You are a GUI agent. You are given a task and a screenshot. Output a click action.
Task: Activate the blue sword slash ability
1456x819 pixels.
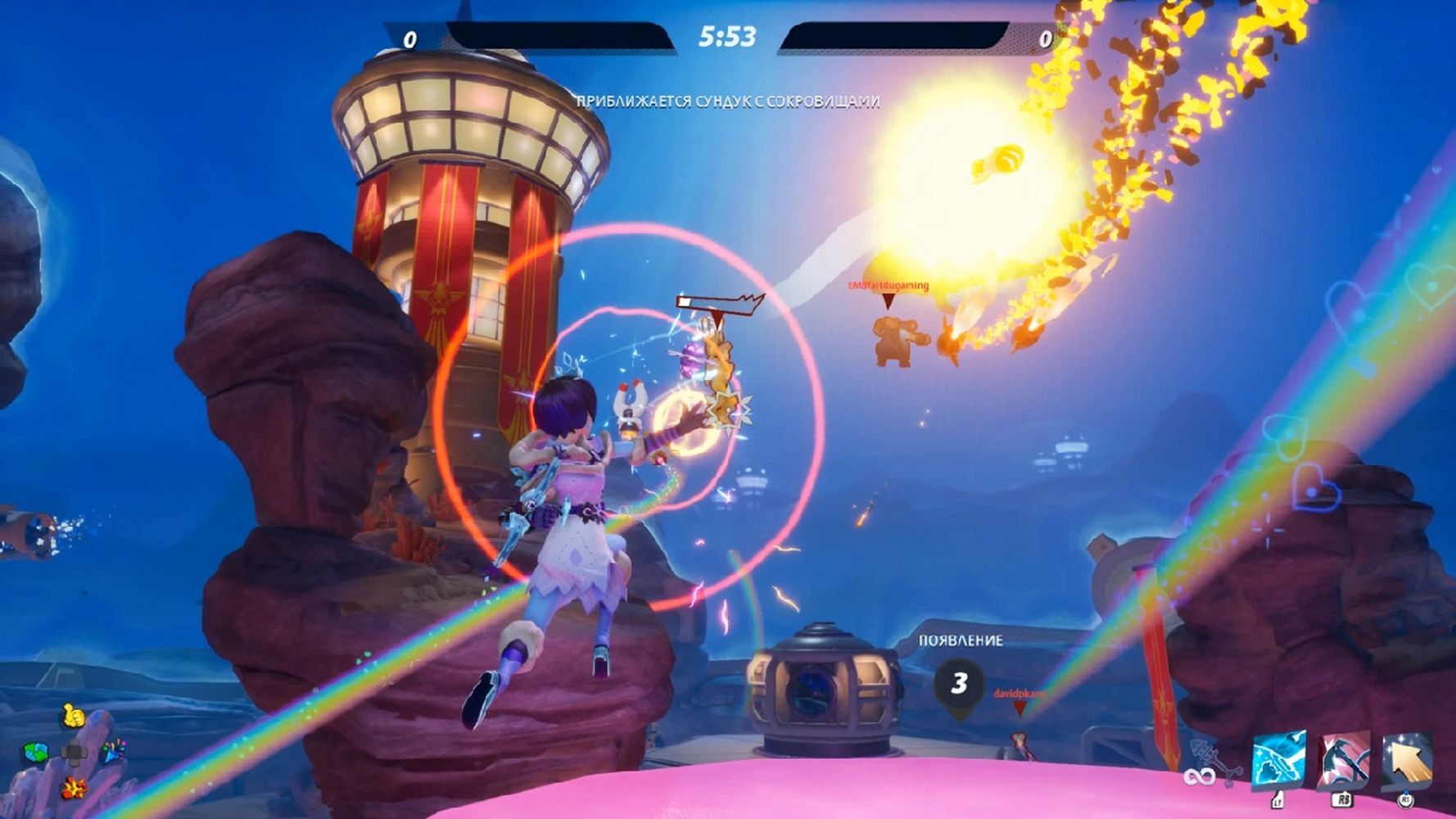tap(1279, 761)
